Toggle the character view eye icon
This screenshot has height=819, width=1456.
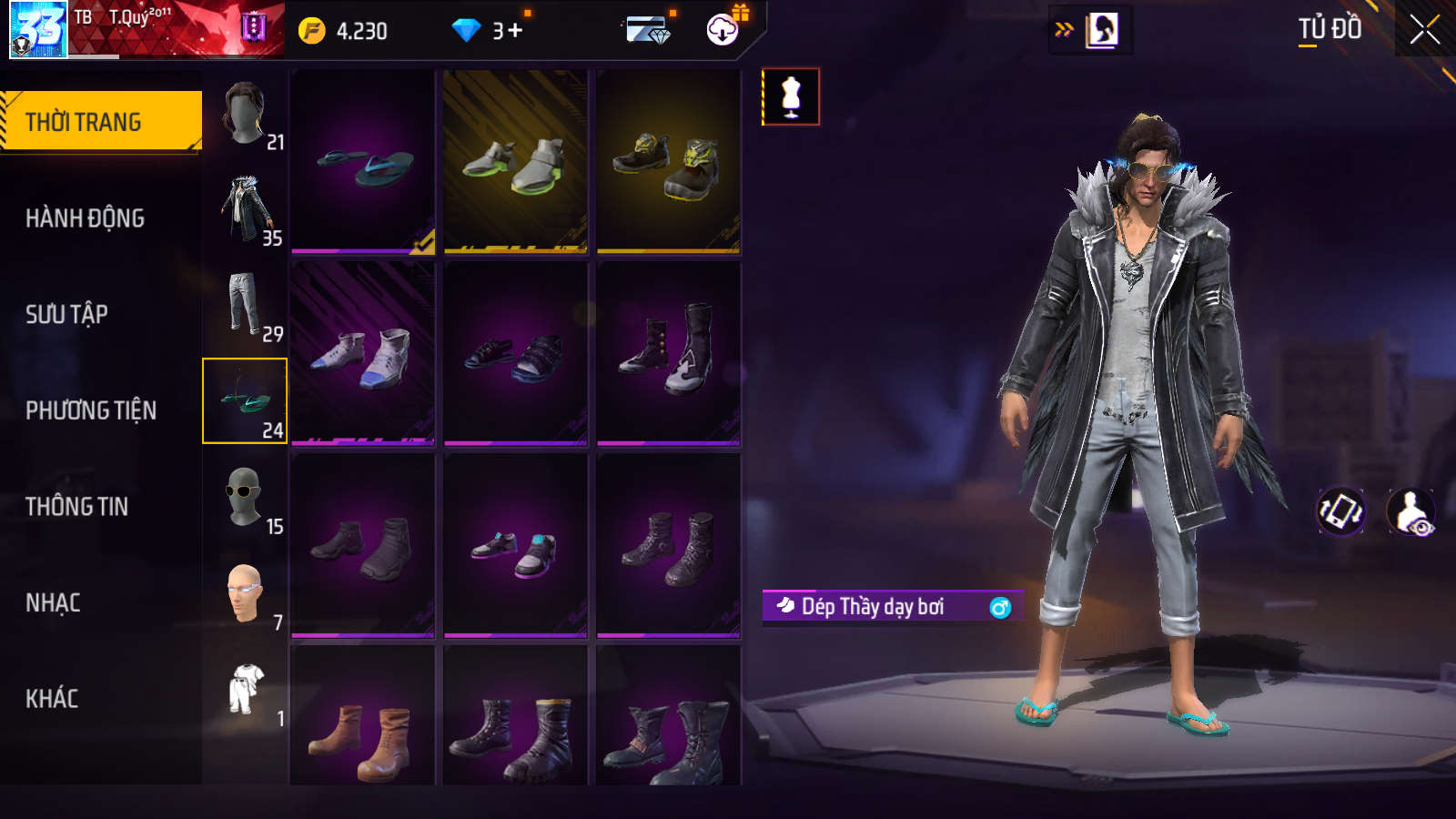click(1410, 512)
